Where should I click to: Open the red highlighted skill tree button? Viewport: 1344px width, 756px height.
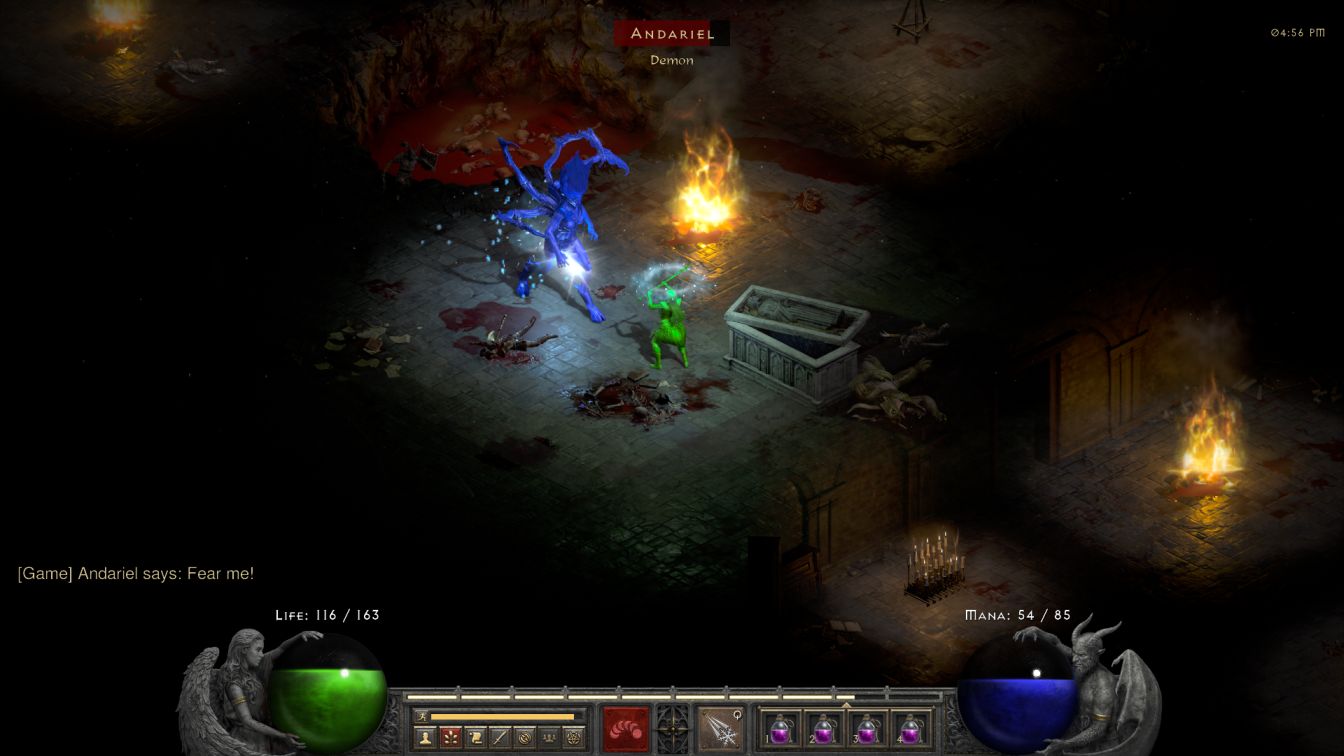coord(451,738)
